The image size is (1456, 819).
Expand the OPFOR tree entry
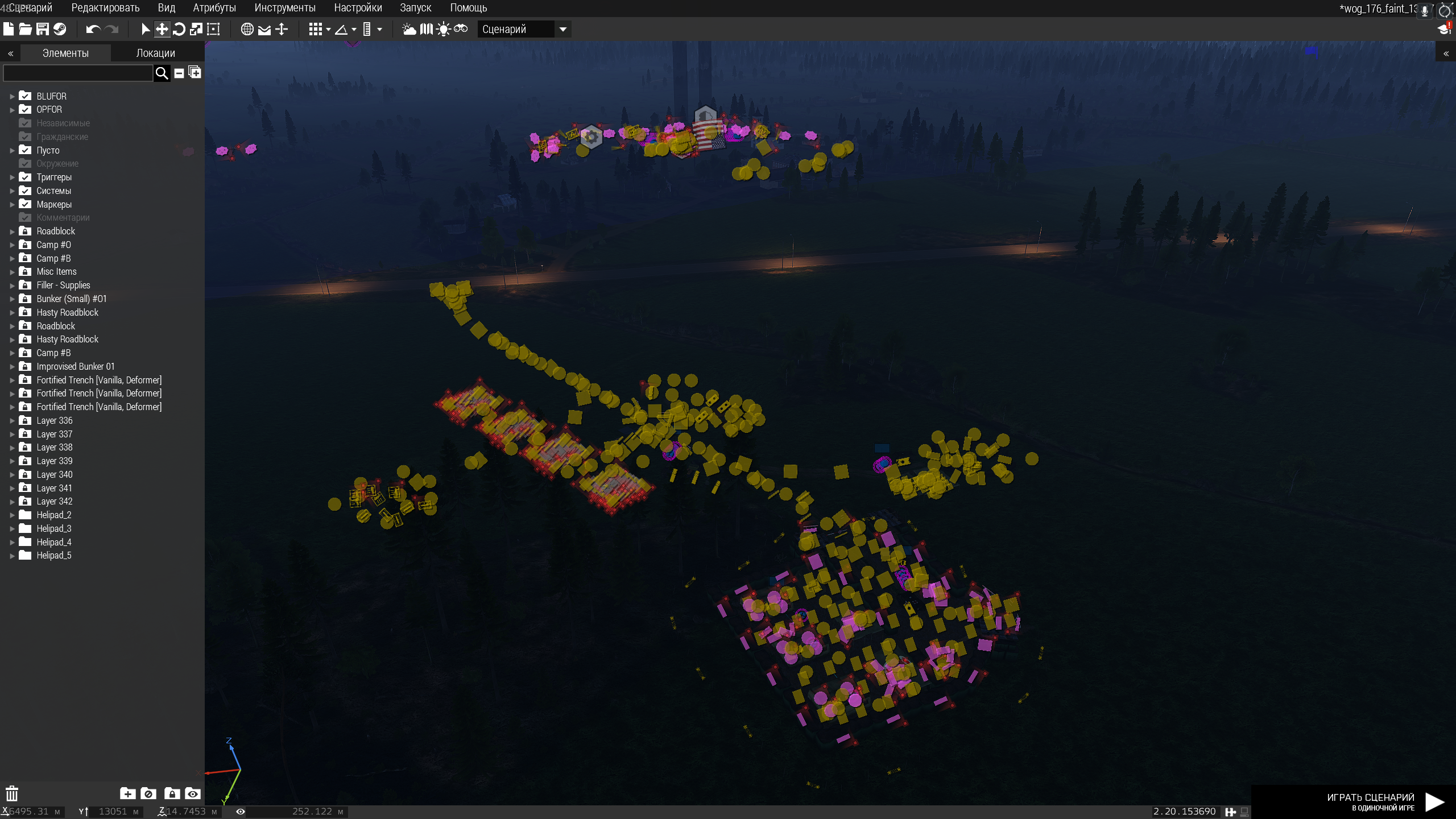[12, 110]
